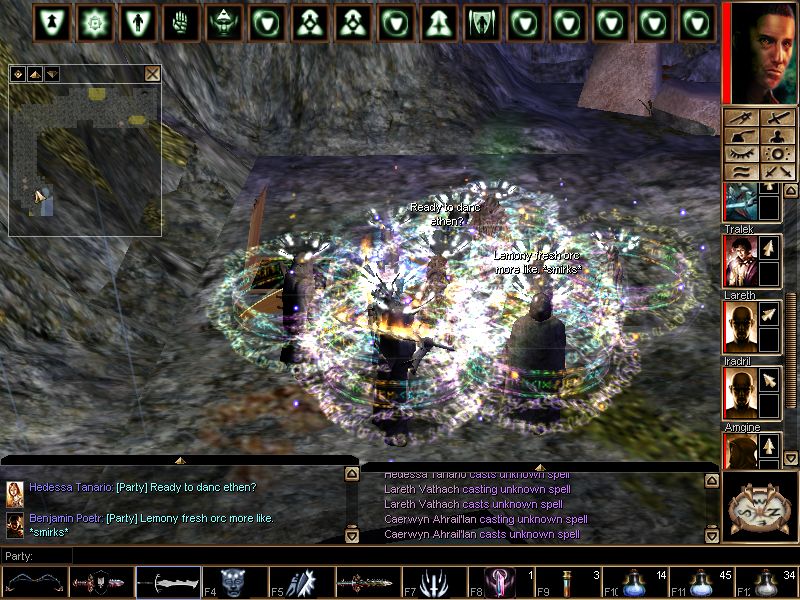Click the closed eye menu button

coord(741,154)
